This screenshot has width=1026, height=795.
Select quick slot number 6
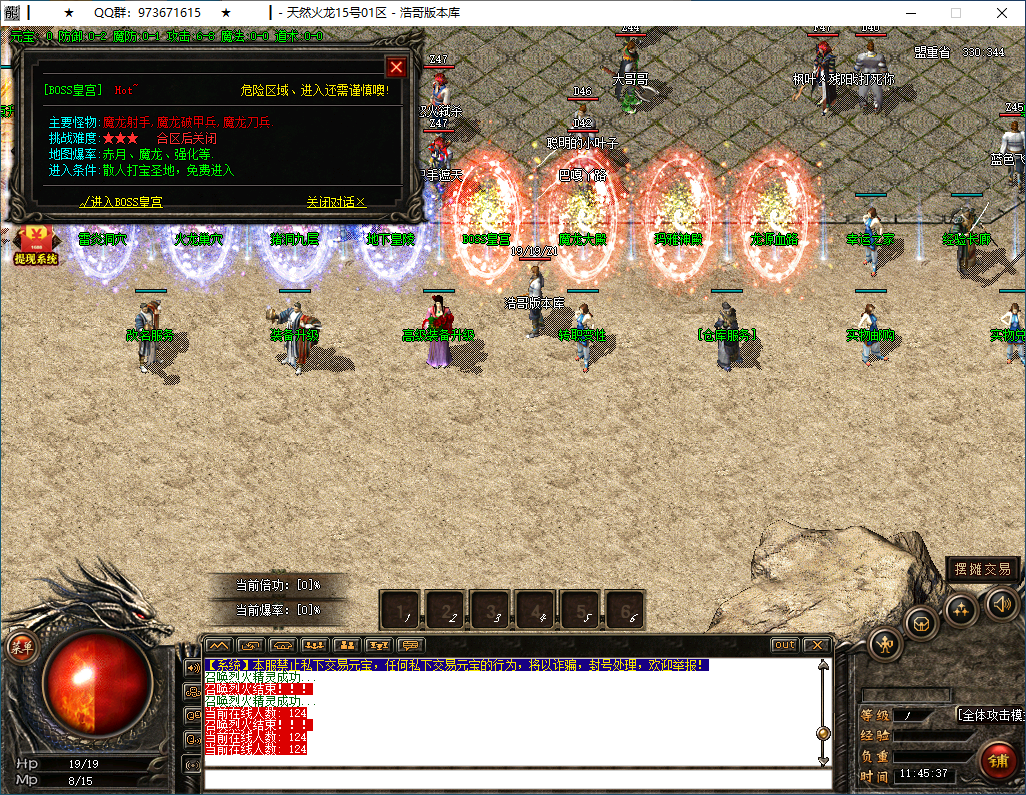(x=626, y=610)
